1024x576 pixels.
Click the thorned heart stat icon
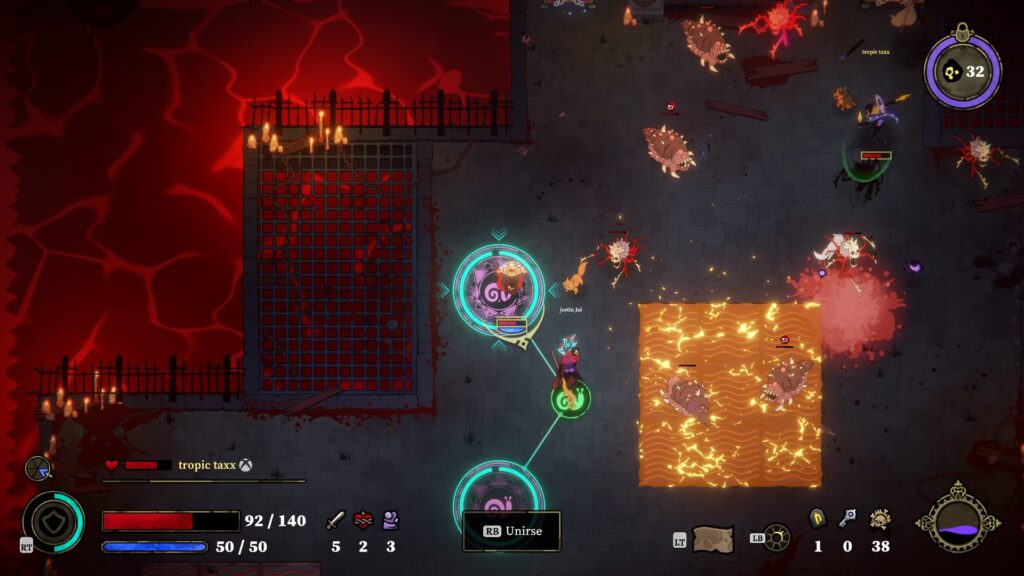[x=363, y=520]
